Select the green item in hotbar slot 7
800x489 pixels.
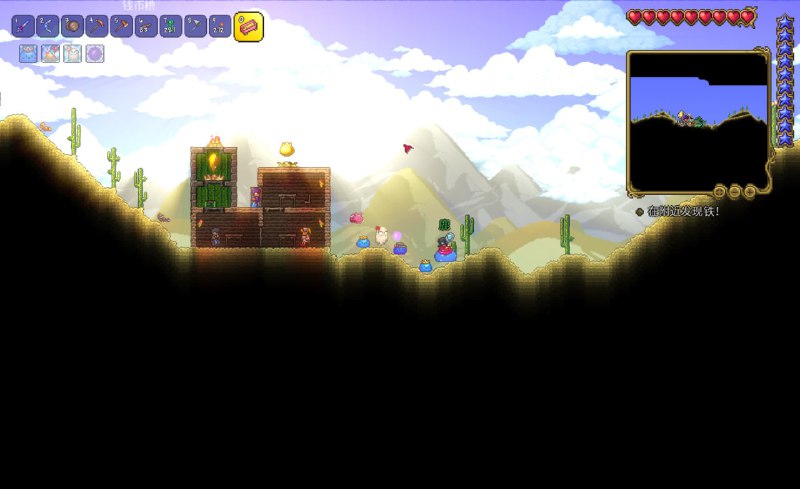(x=170, y=26)
